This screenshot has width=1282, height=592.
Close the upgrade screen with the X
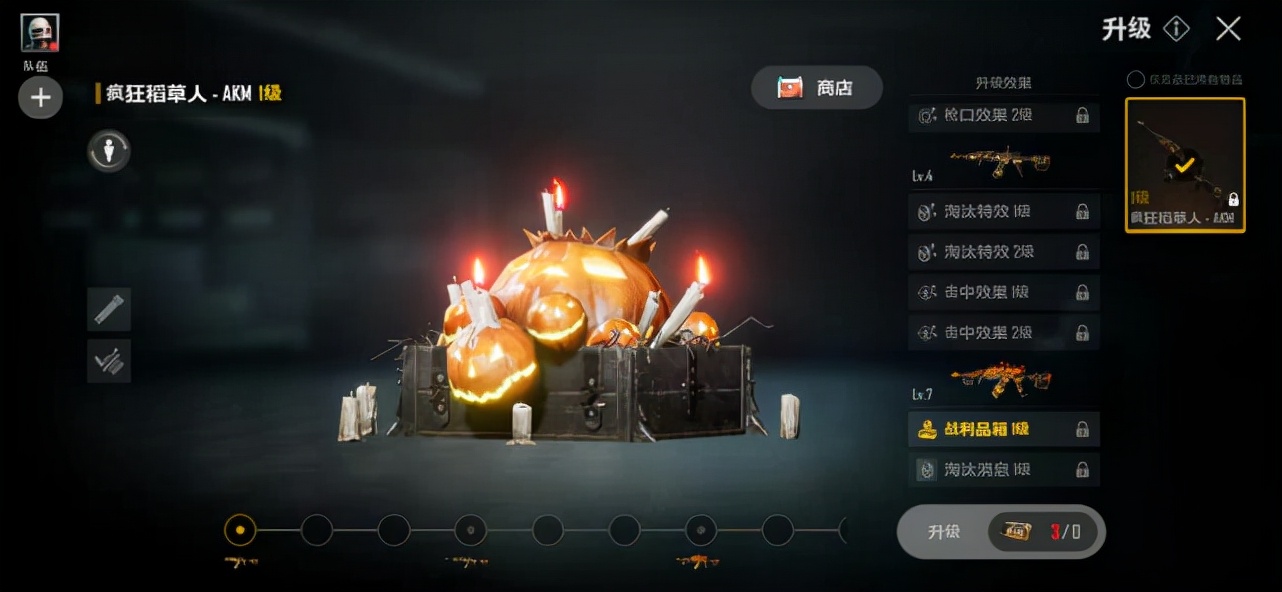[x=1228, y=29]
